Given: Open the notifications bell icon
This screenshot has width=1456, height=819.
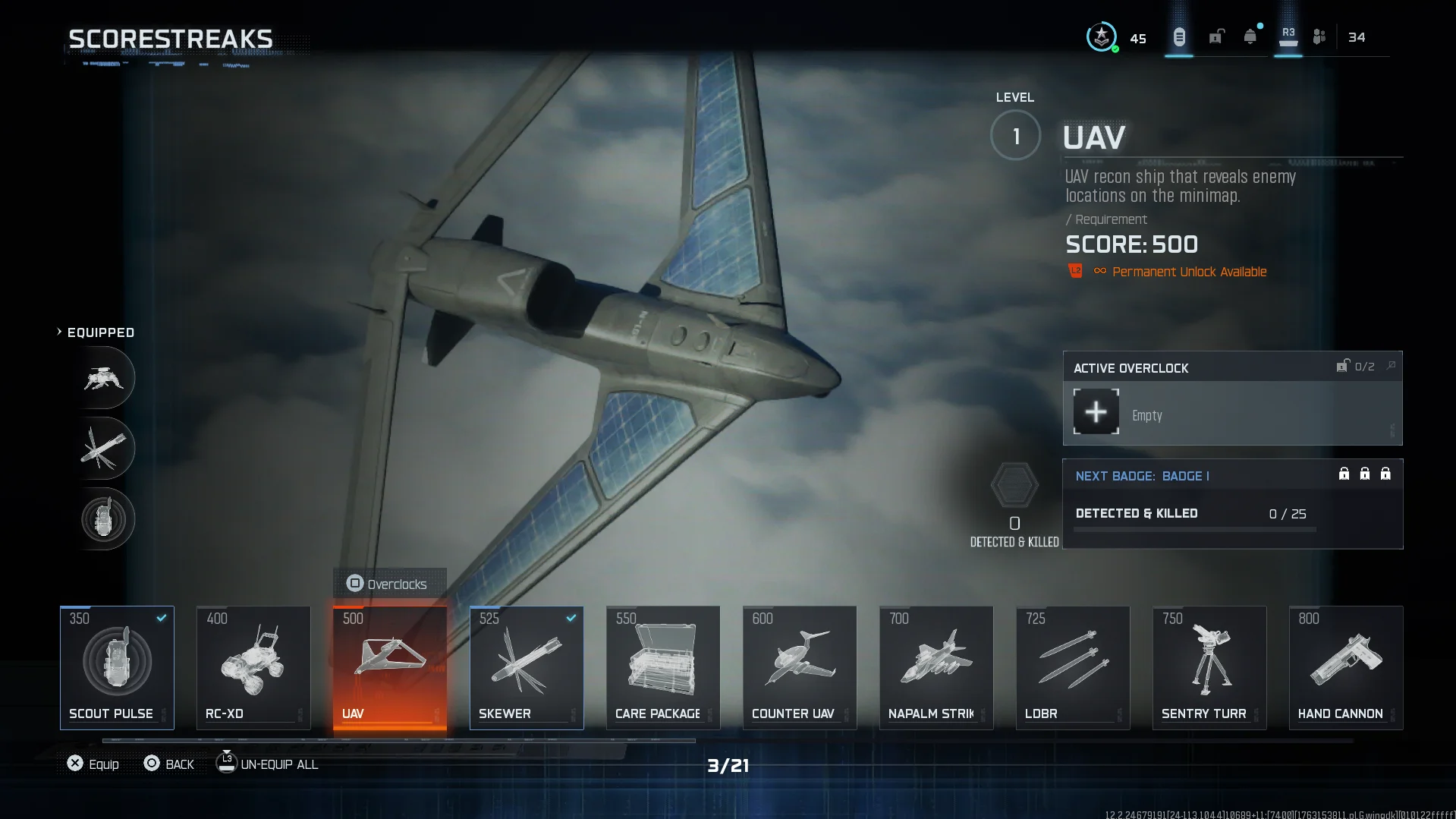Looking at the screenshot, I should 1250,36.
